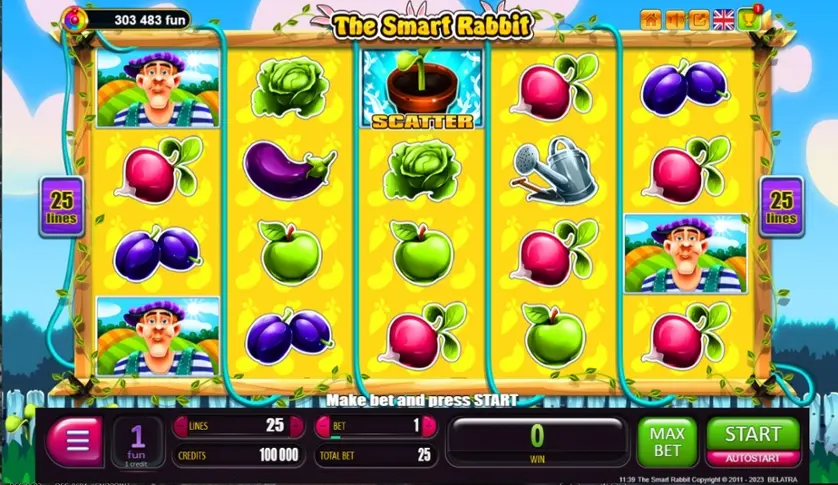Image resolution: width=838 pixels, height=485 pixels.
Task: Enable AUTOSTART under the START button
Action: coord(753,456)
